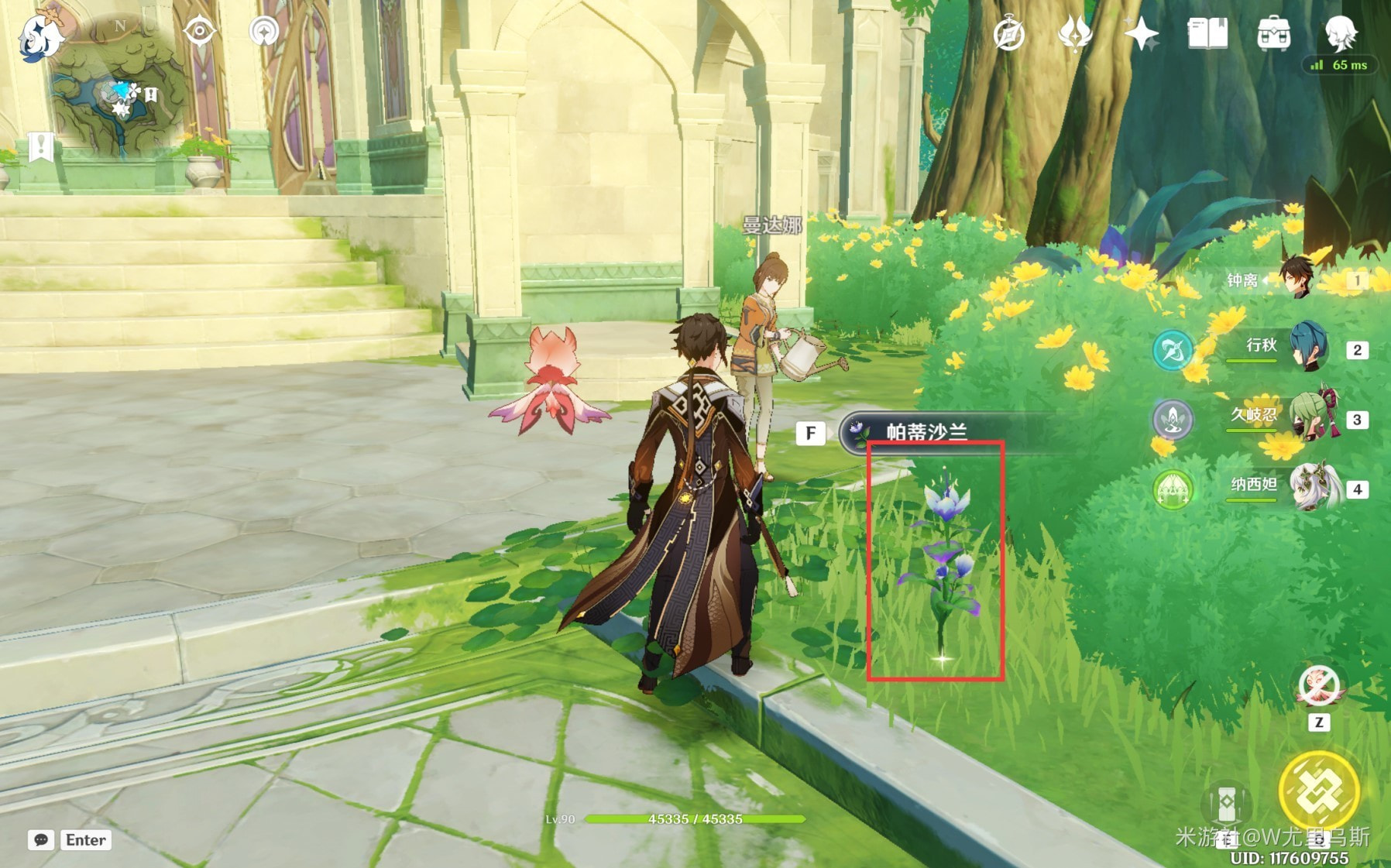Open the four-pointed star Wish icon
The width and height of the screenshot is (1391, 868).
point(1141,35)
